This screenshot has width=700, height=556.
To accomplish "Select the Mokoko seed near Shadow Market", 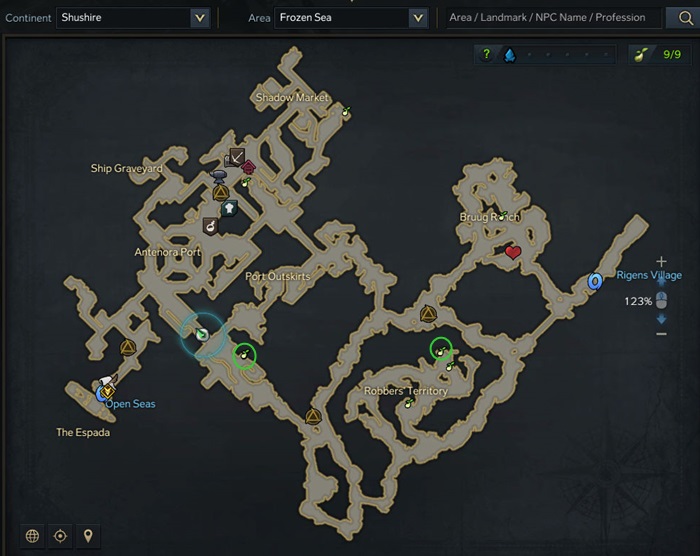I will point(346,112).
